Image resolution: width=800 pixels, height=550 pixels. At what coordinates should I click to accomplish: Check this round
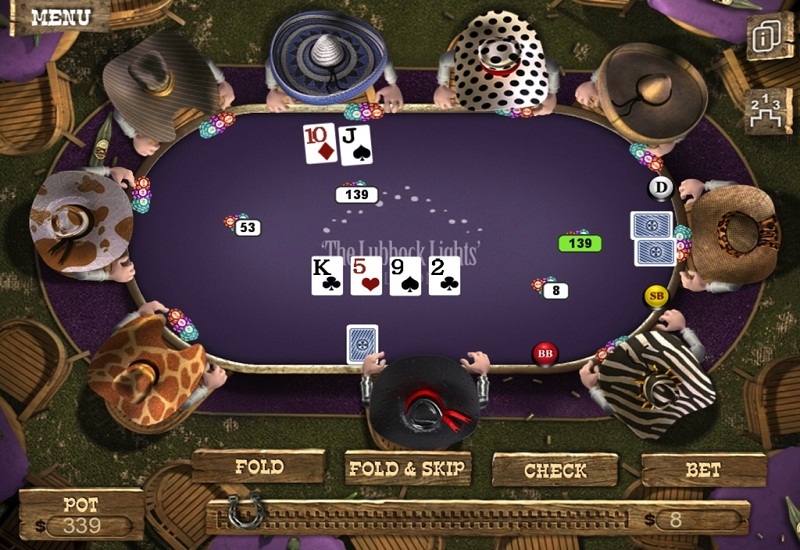(x=555, y=469)
